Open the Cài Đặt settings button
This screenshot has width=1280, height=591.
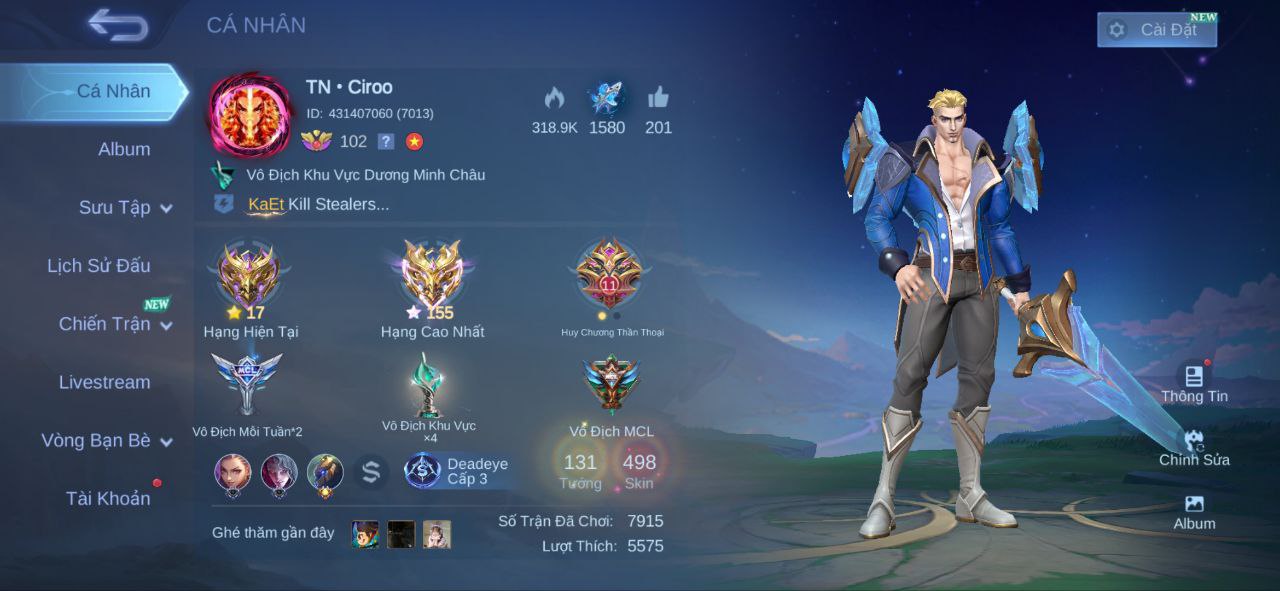(1156, 30)
